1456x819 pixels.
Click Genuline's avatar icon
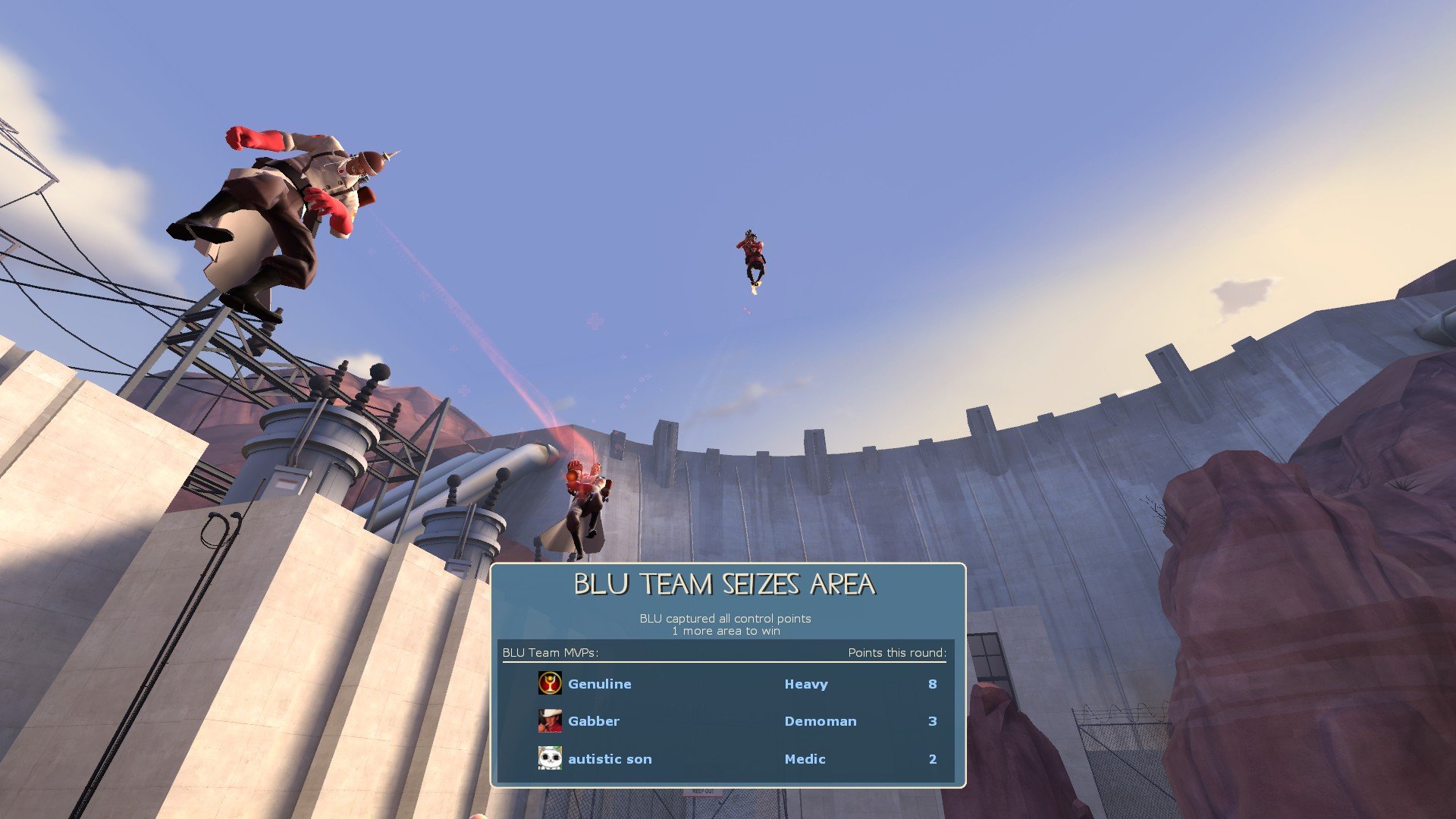[550, 683]
